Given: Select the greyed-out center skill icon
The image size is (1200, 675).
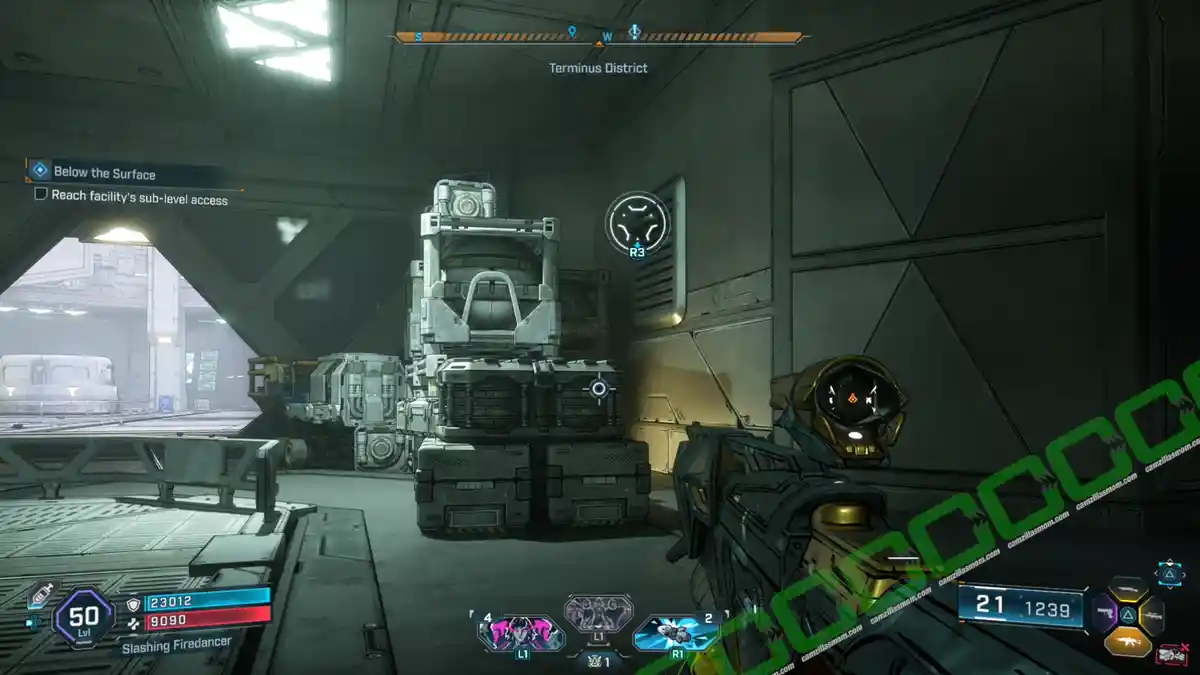Looking at the screenshot, I should pos(598,614).
